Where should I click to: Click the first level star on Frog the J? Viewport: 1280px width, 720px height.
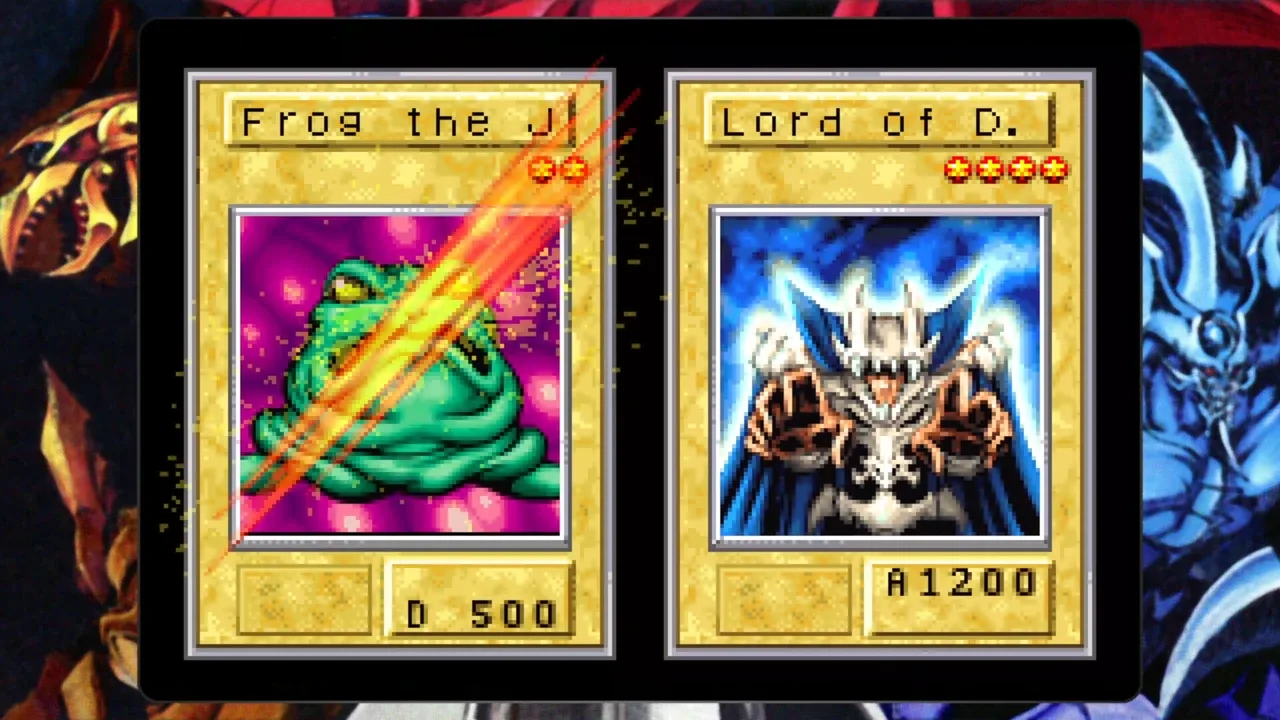[543, 170]
